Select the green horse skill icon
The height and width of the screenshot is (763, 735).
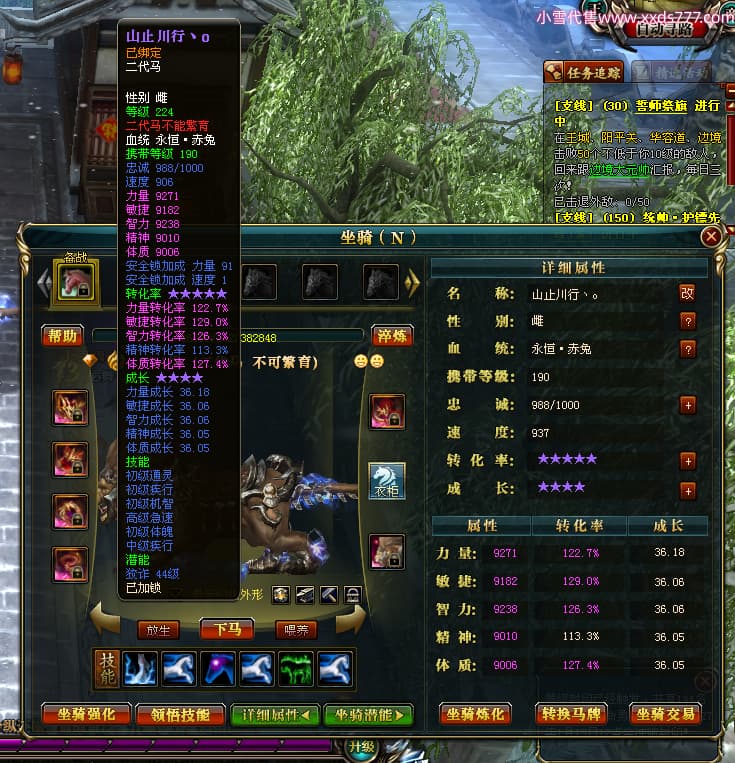pyautogui.click(x=295, y=669)
